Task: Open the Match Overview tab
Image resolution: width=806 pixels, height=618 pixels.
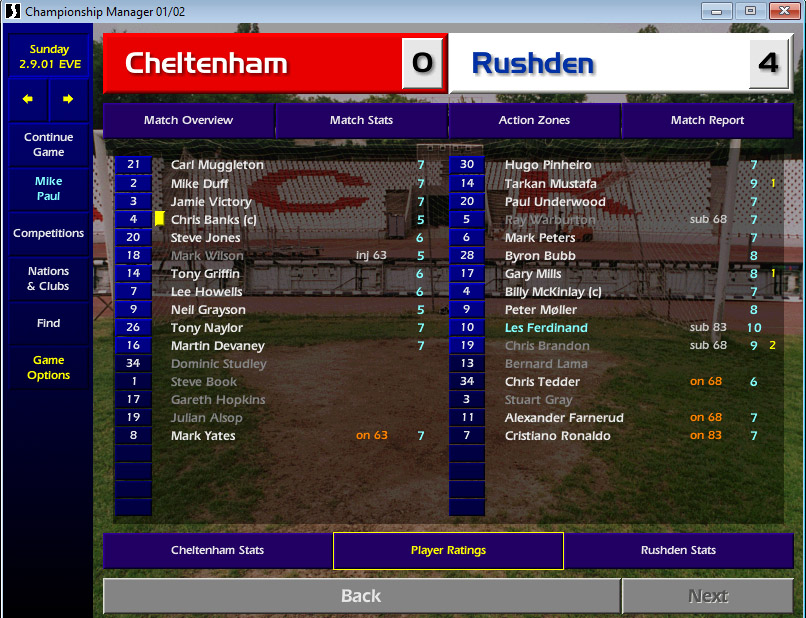Action: tap(188, 120)
